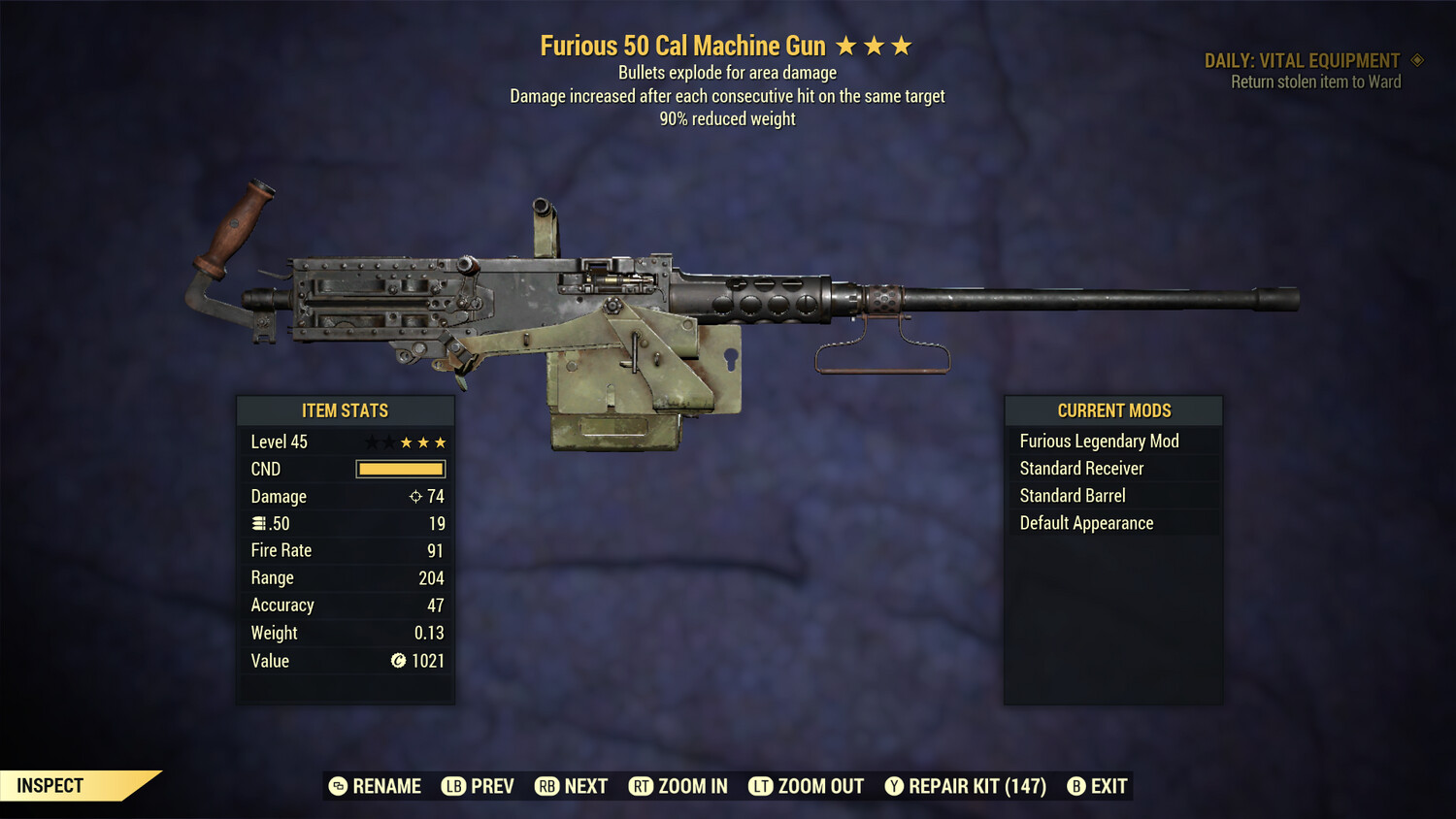Open the INSPECT tab
Viewport: 1456px width, 819px height.
click(49, 785)
